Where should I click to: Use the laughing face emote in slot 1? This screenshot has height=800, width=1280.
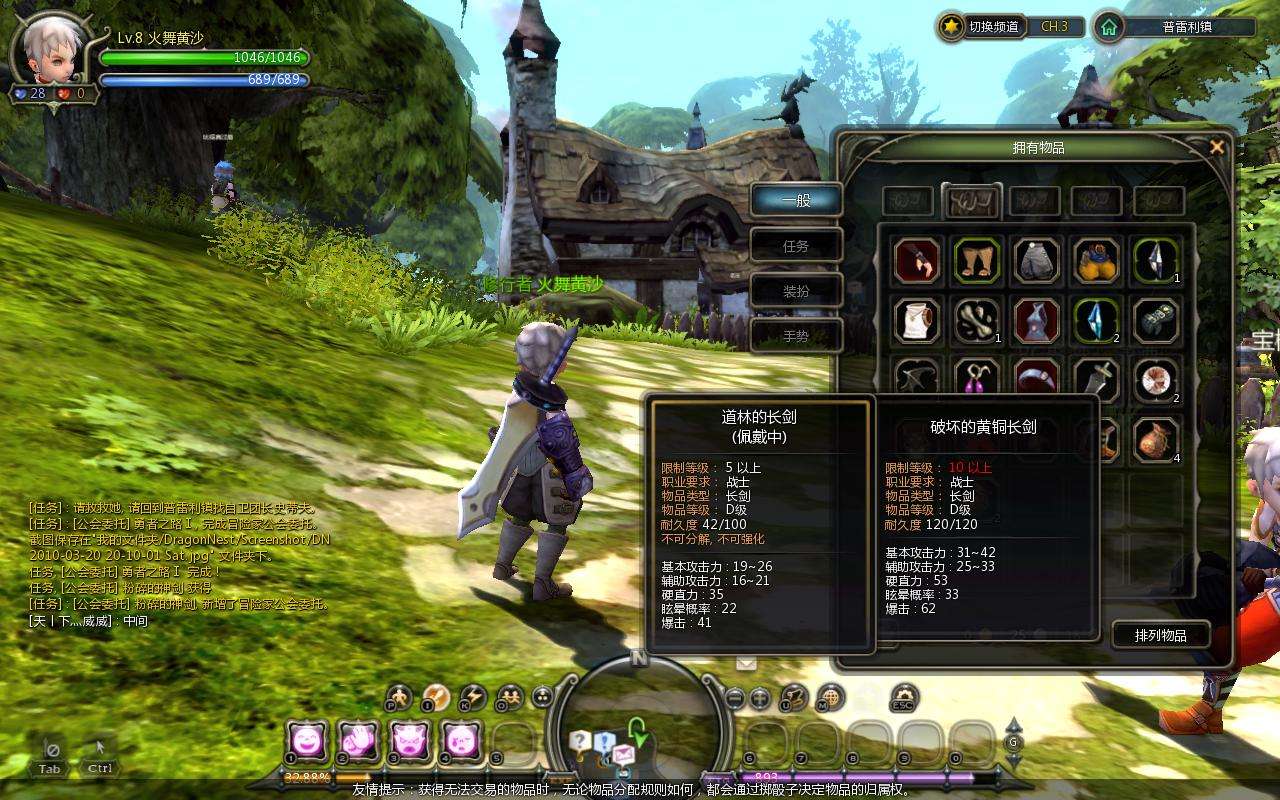click(306, 741)
